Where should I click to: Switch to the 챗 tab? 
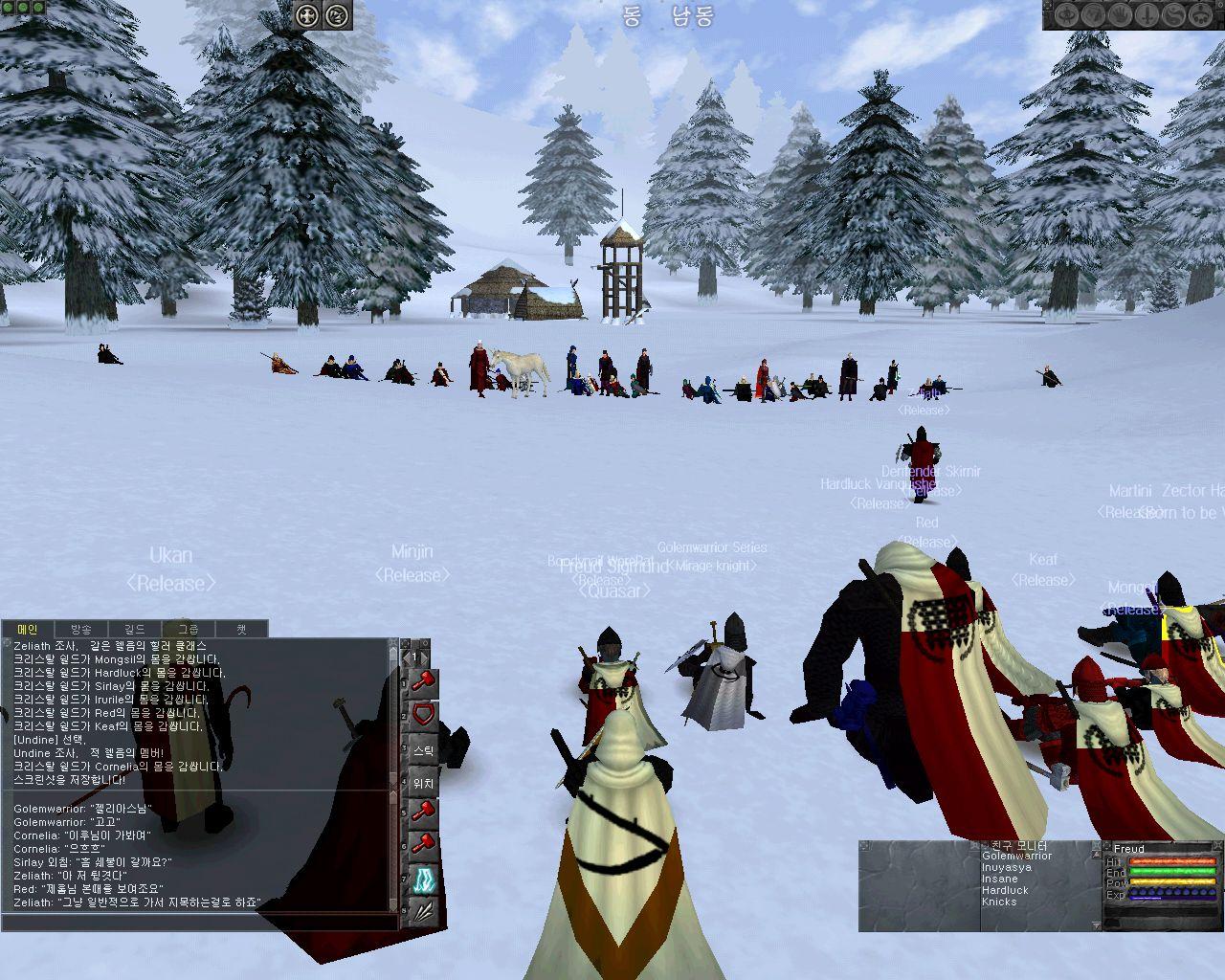[241, 629]
